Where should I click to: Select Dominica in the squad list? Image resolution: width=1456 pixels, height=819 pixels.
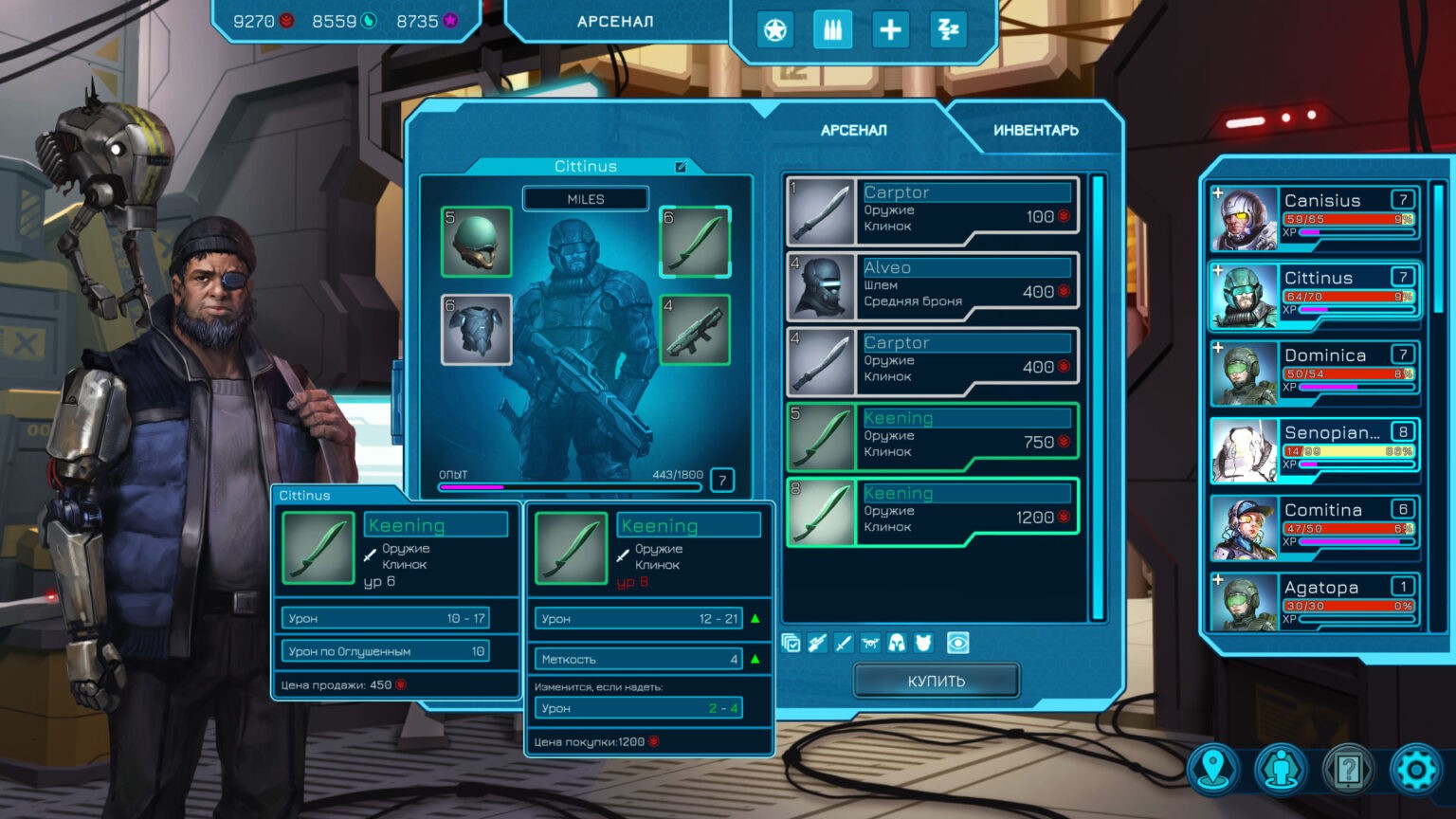[x=1314, y=373]
